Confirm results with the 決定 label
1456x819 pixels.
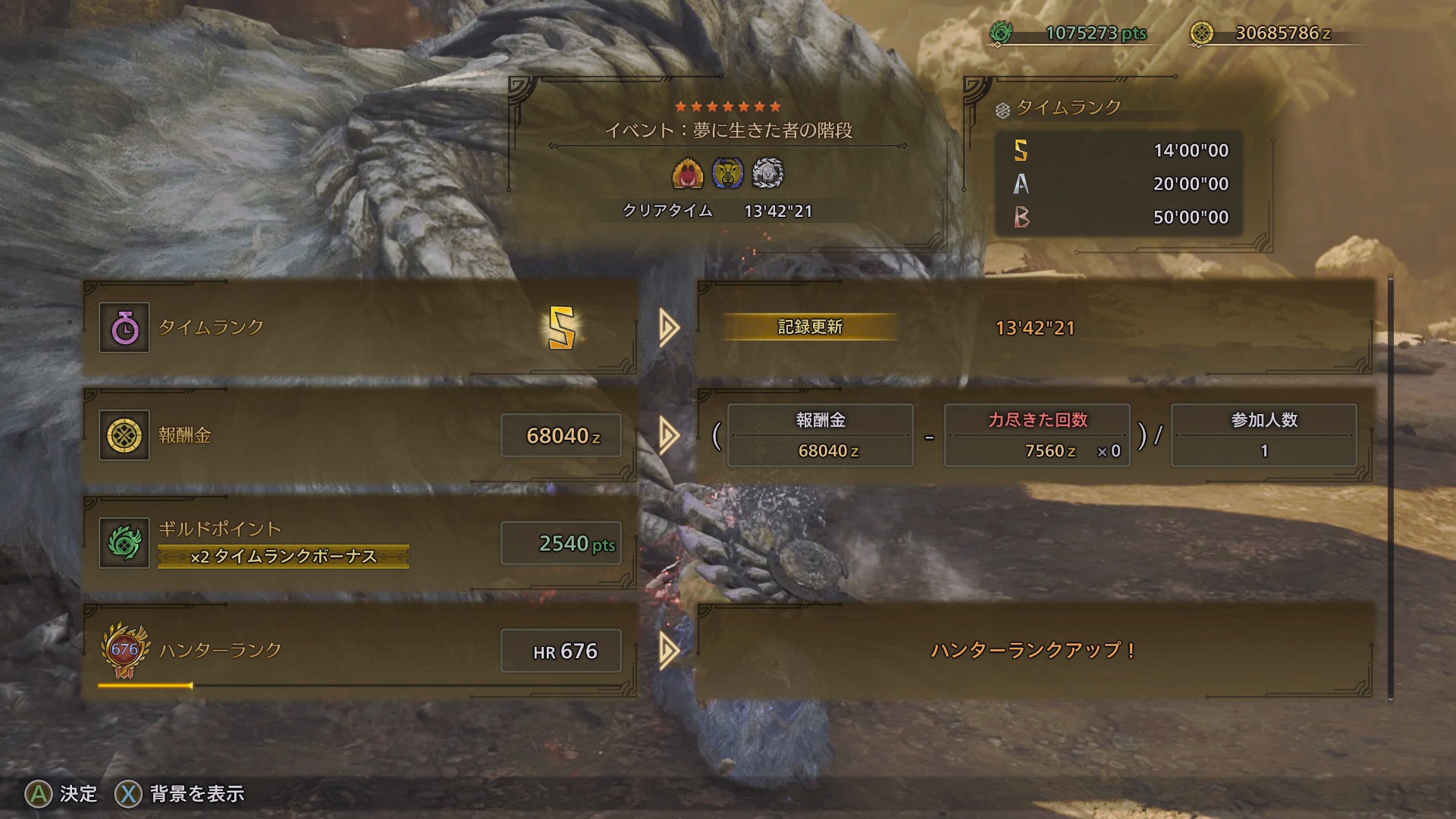pyautogui.click(x=78, y=794)
